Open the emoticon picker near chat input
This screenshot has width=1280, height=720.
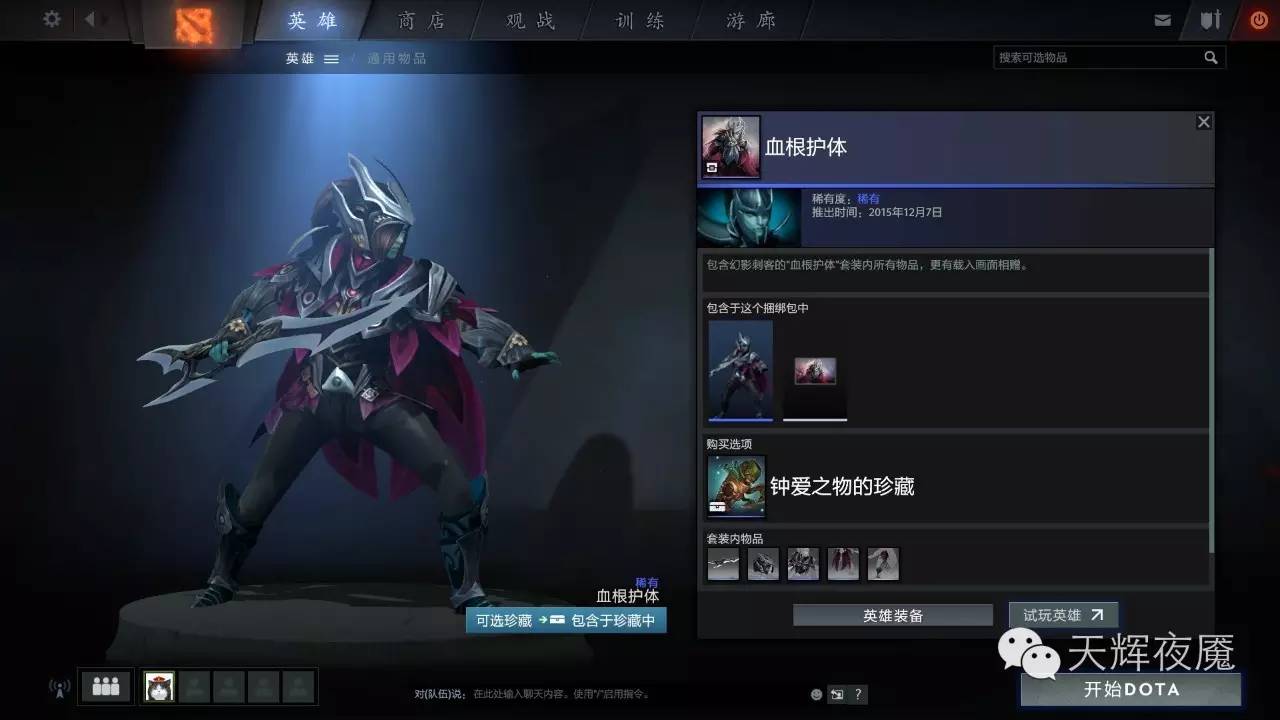pos(815,694)
